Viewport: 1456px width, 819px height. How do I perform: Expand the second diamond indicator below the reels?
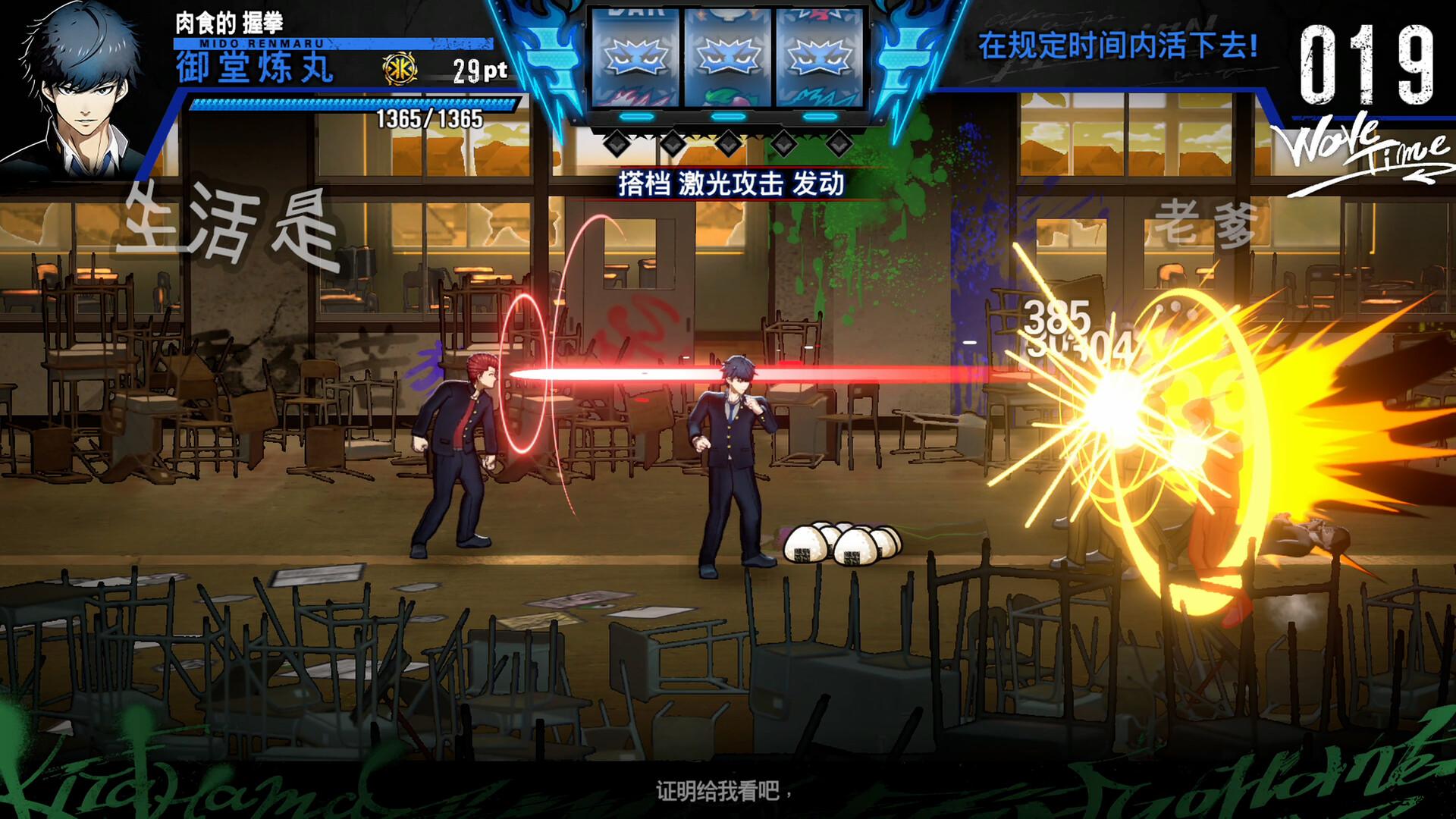point(673,143)
